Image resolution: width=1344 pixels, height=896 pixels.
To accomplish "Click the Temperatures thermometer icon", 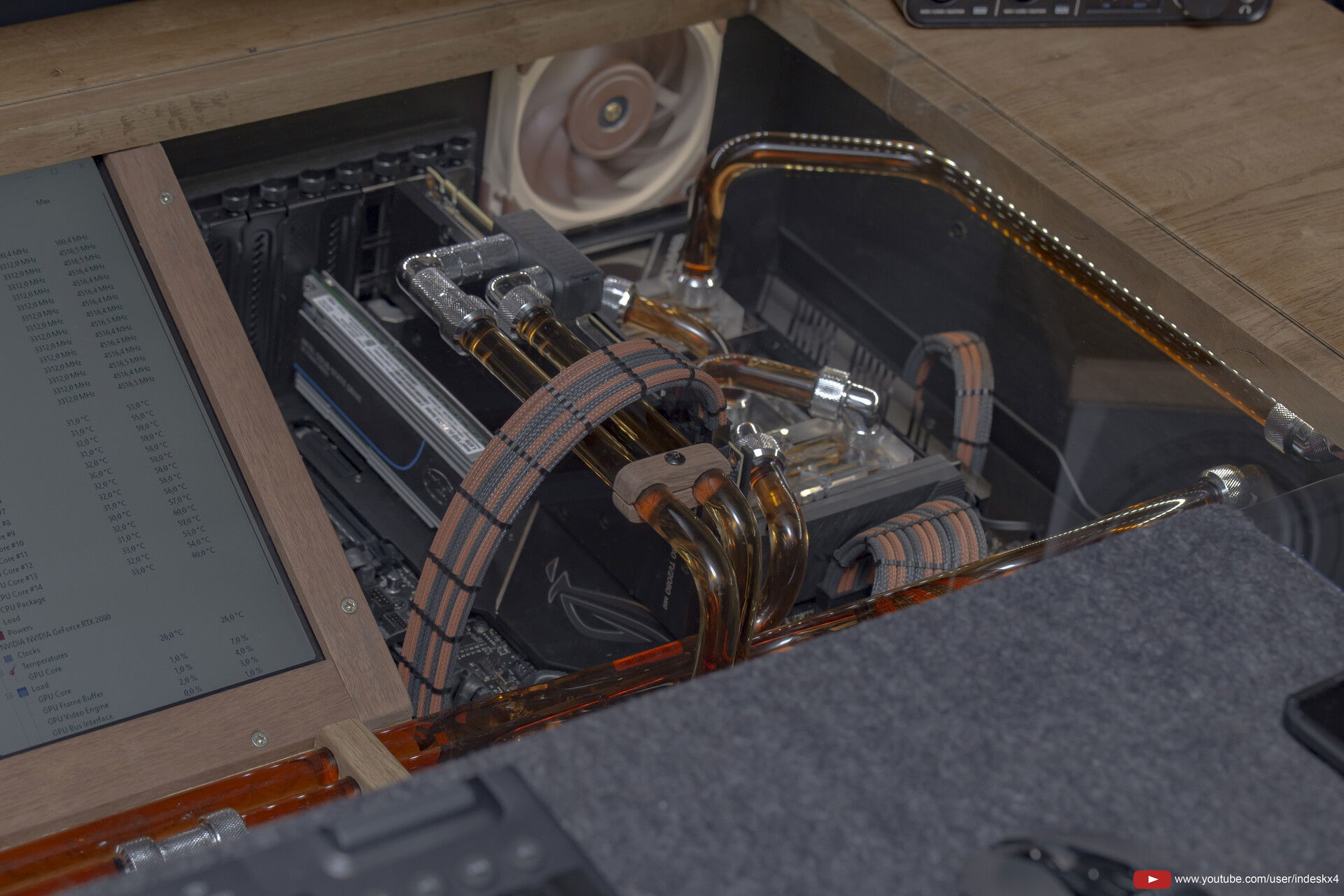I will [13, 671].
